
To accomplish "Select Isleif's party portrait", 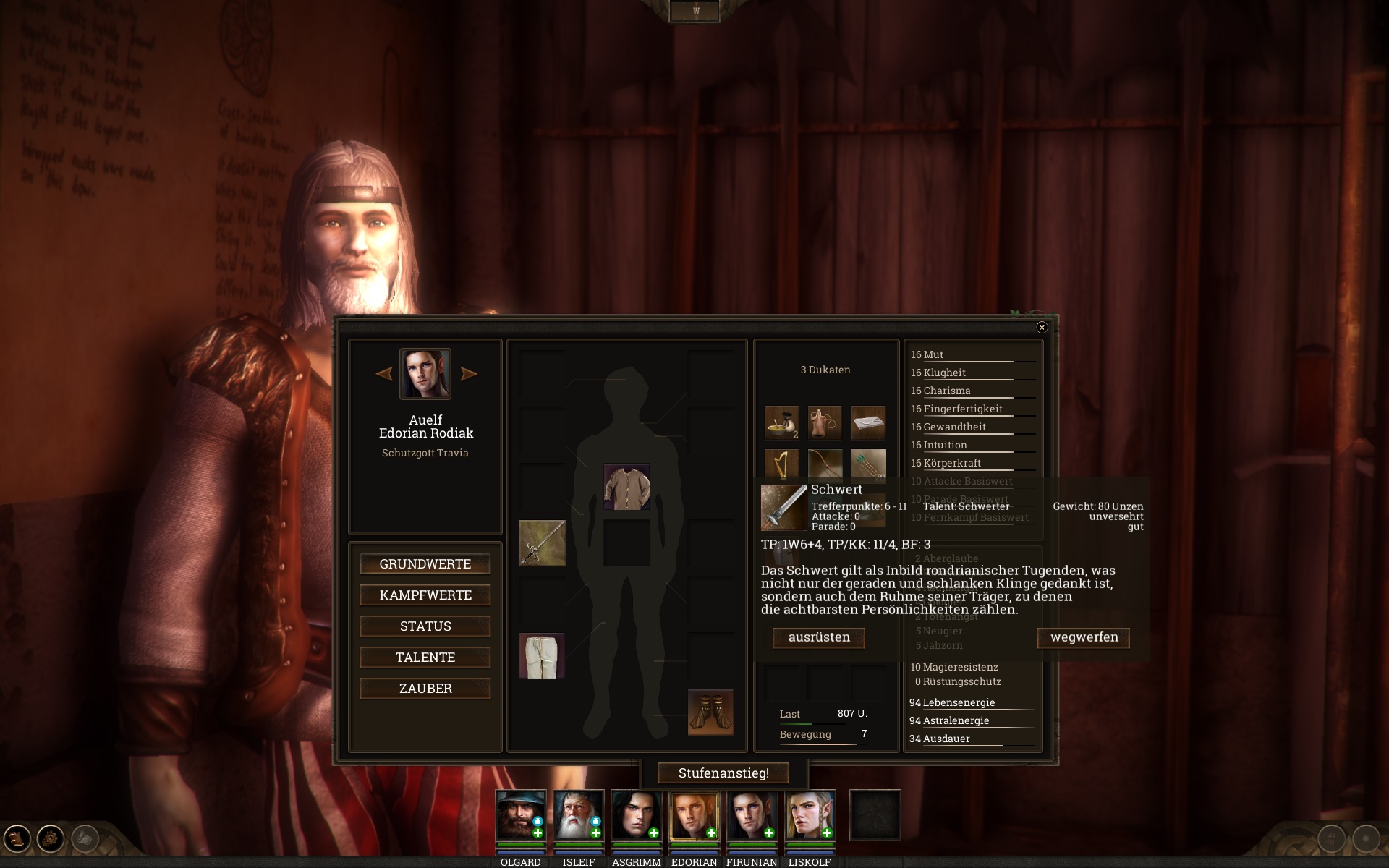I will [x=578, y=815].
